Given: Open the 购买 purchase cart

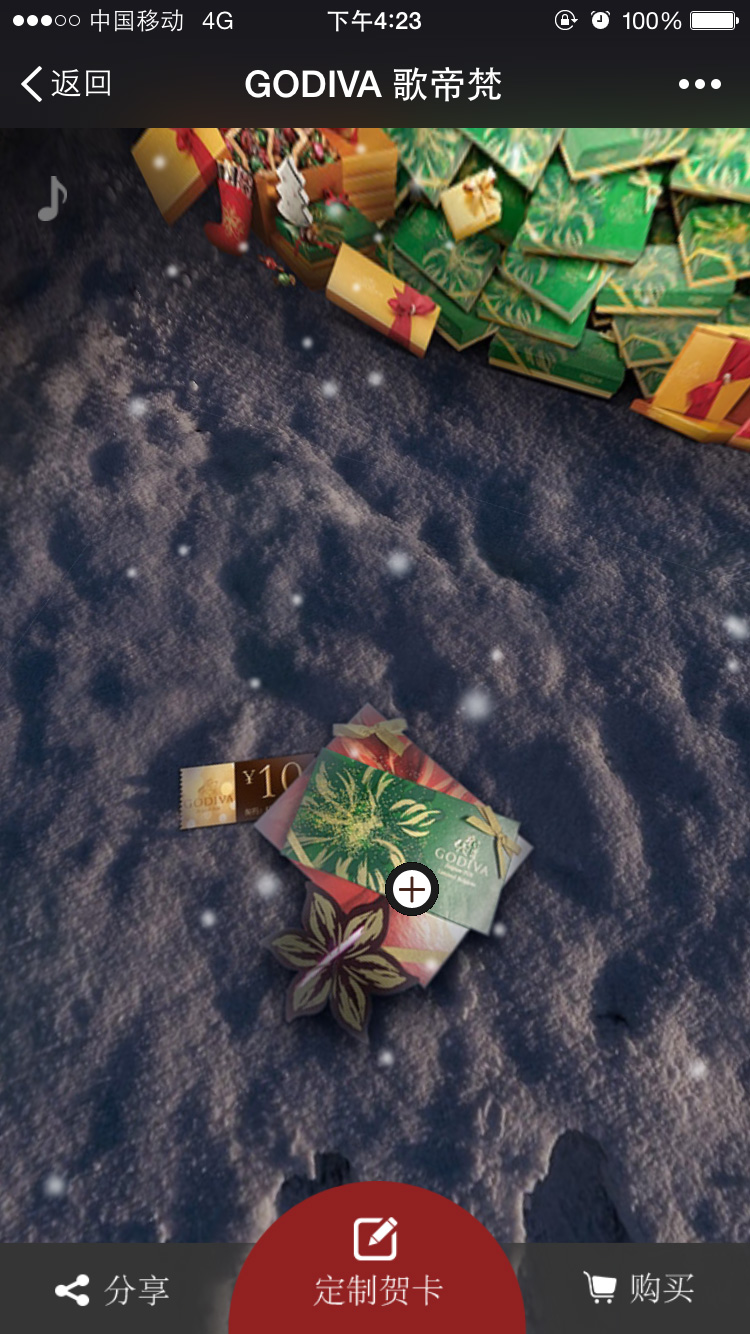Looking at the screenshot, I should (x=638, y=1288).
